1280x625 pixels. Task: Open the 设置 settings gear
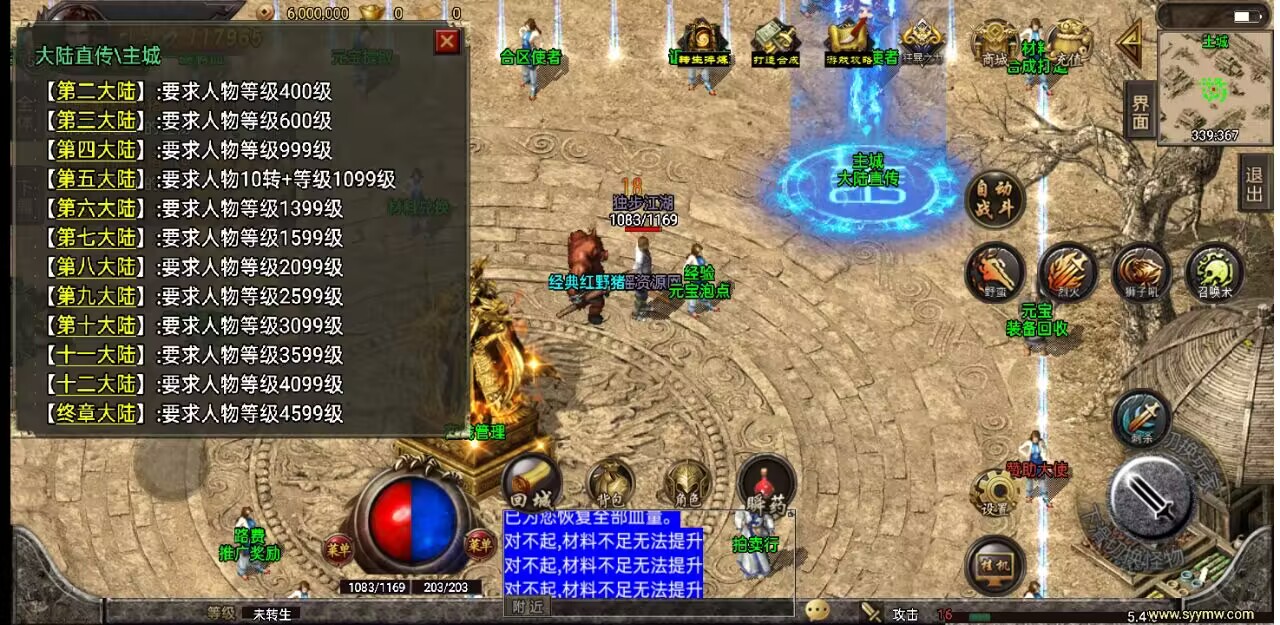pos(995,493)
